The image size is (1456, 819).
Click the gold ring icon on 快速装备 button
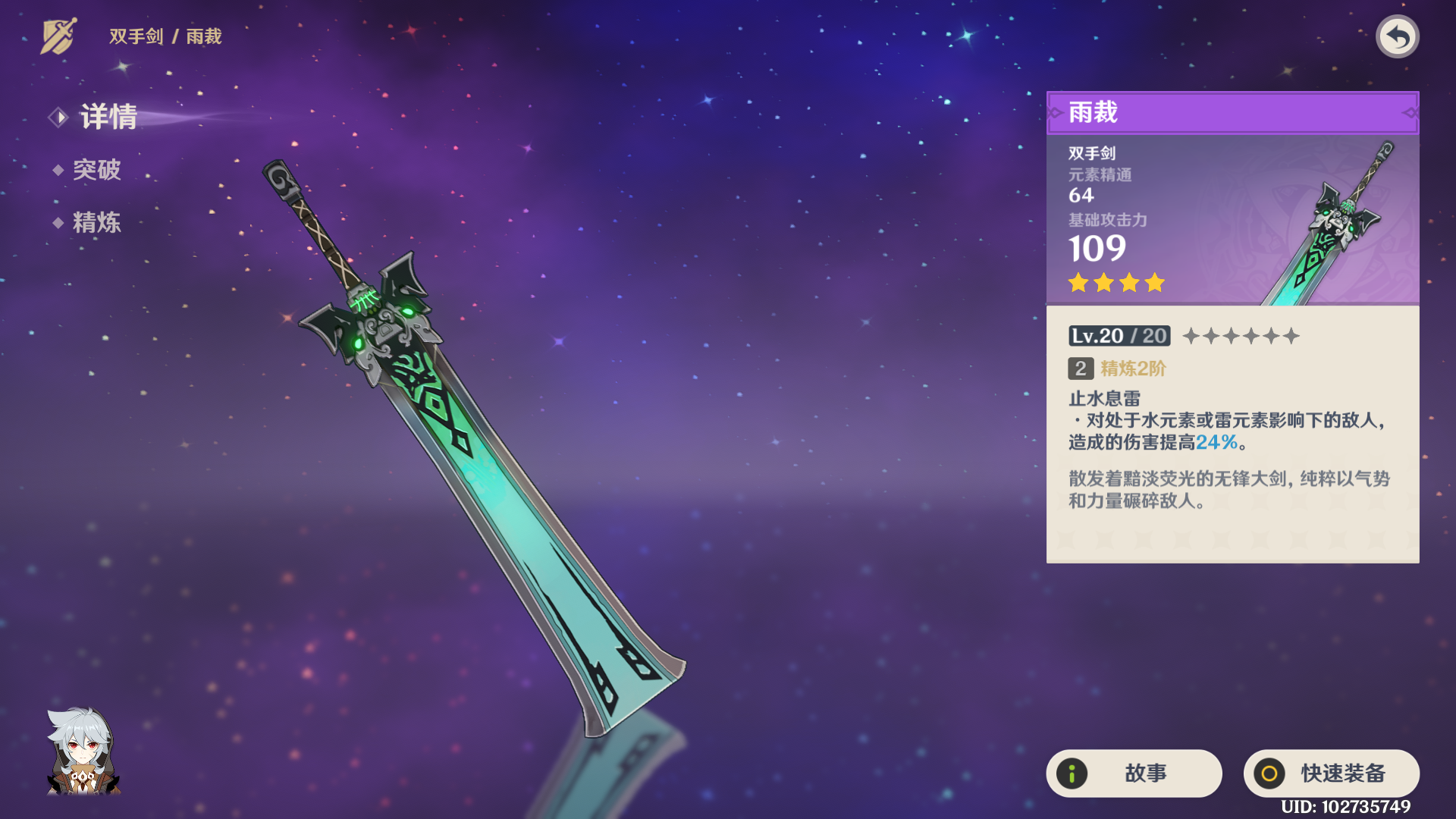1269,773
